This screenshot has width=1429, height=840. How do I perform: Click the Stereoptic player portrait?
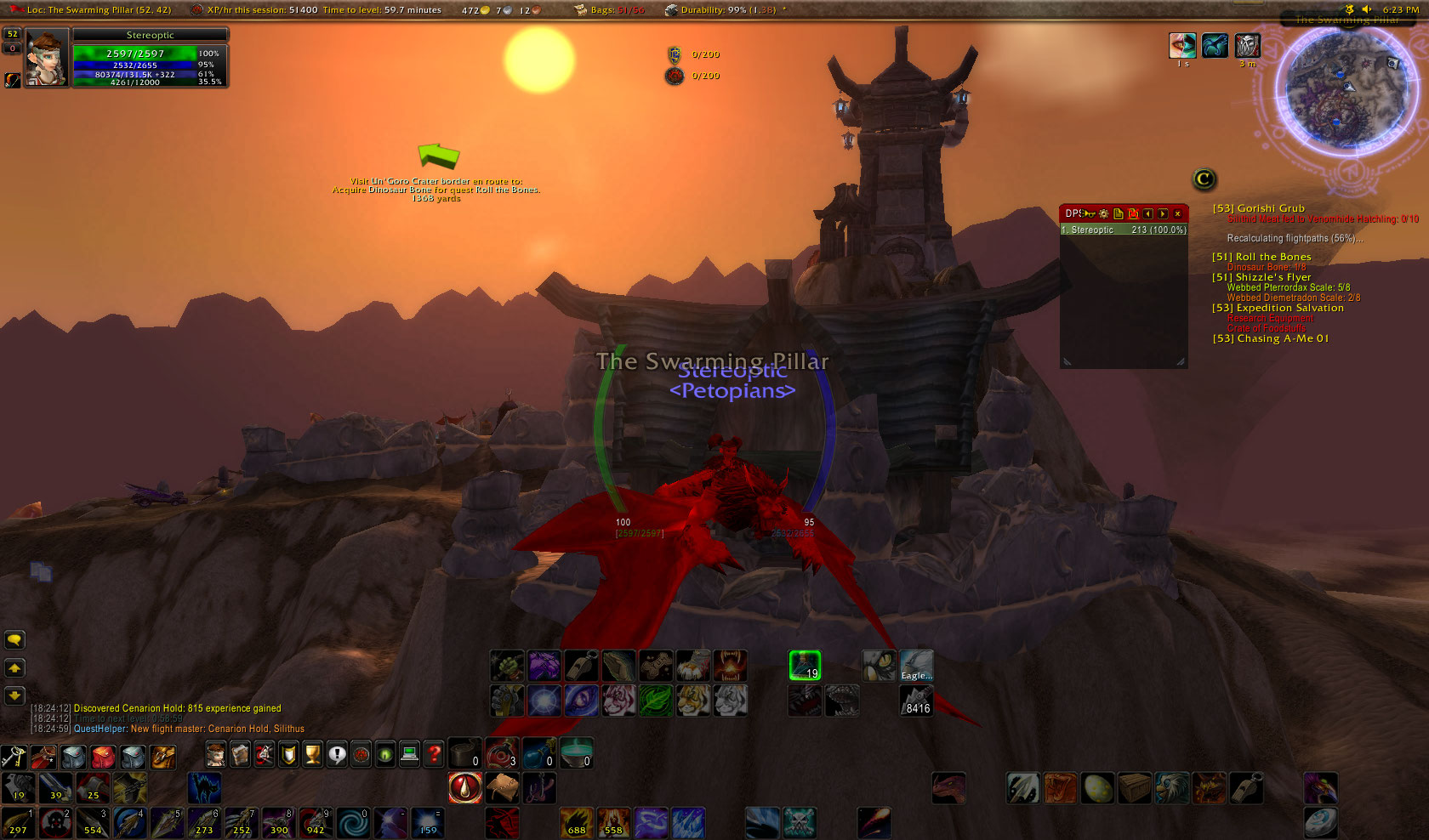(46, 58)
